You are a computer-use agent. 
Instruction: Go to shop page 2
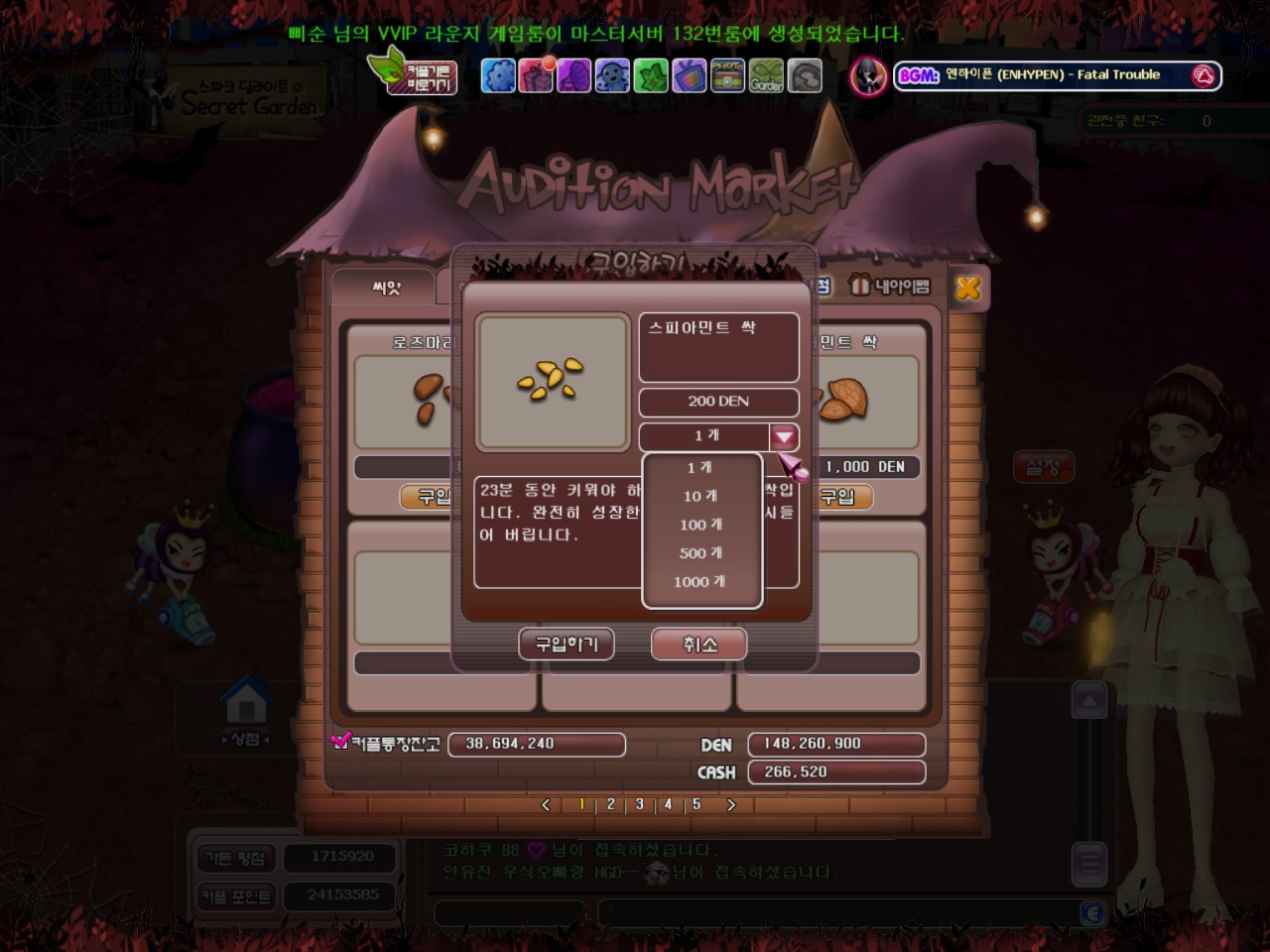(x=611, y=804)
